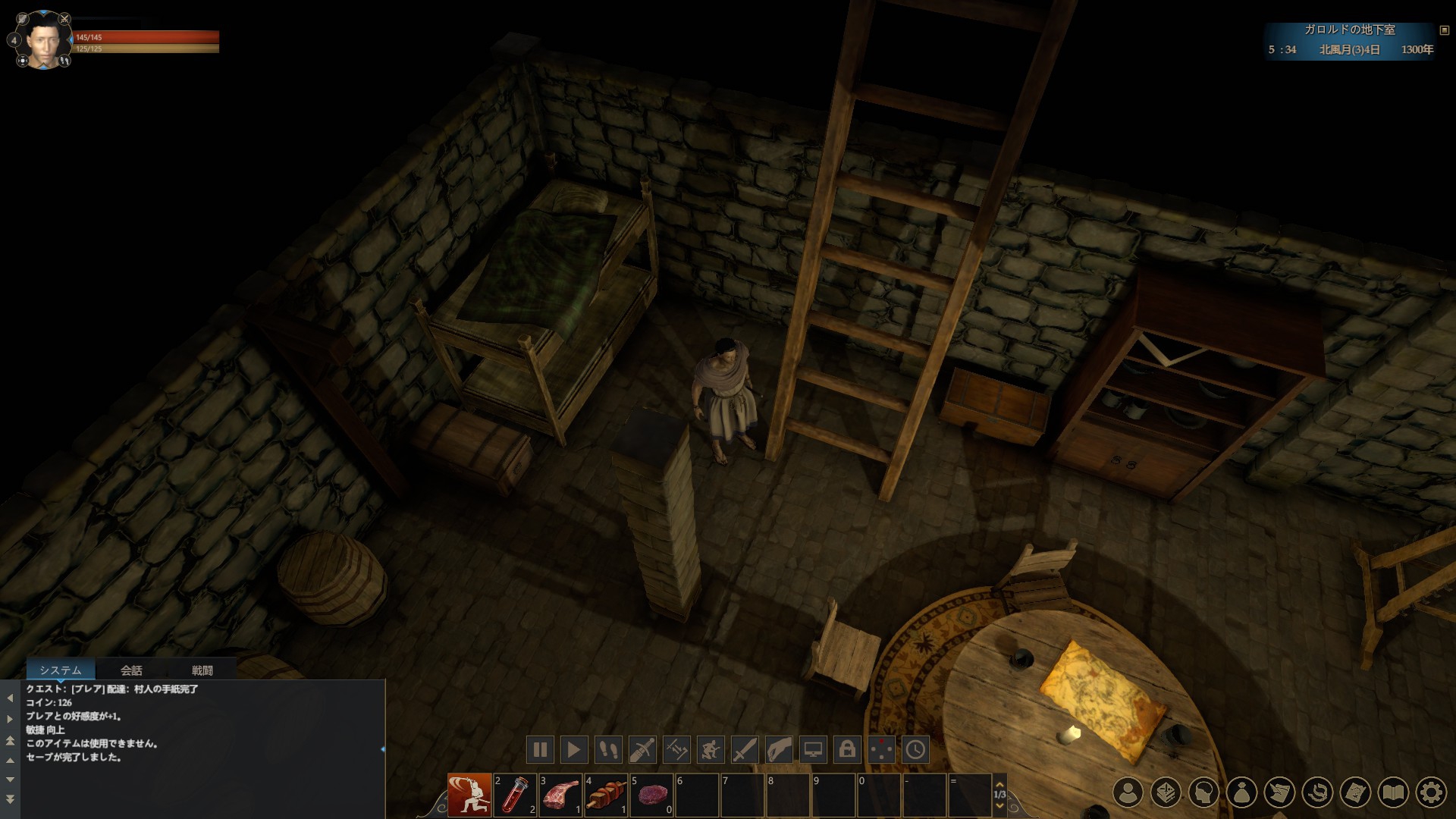
Task: Click the player character portrait
Action: 43,40
